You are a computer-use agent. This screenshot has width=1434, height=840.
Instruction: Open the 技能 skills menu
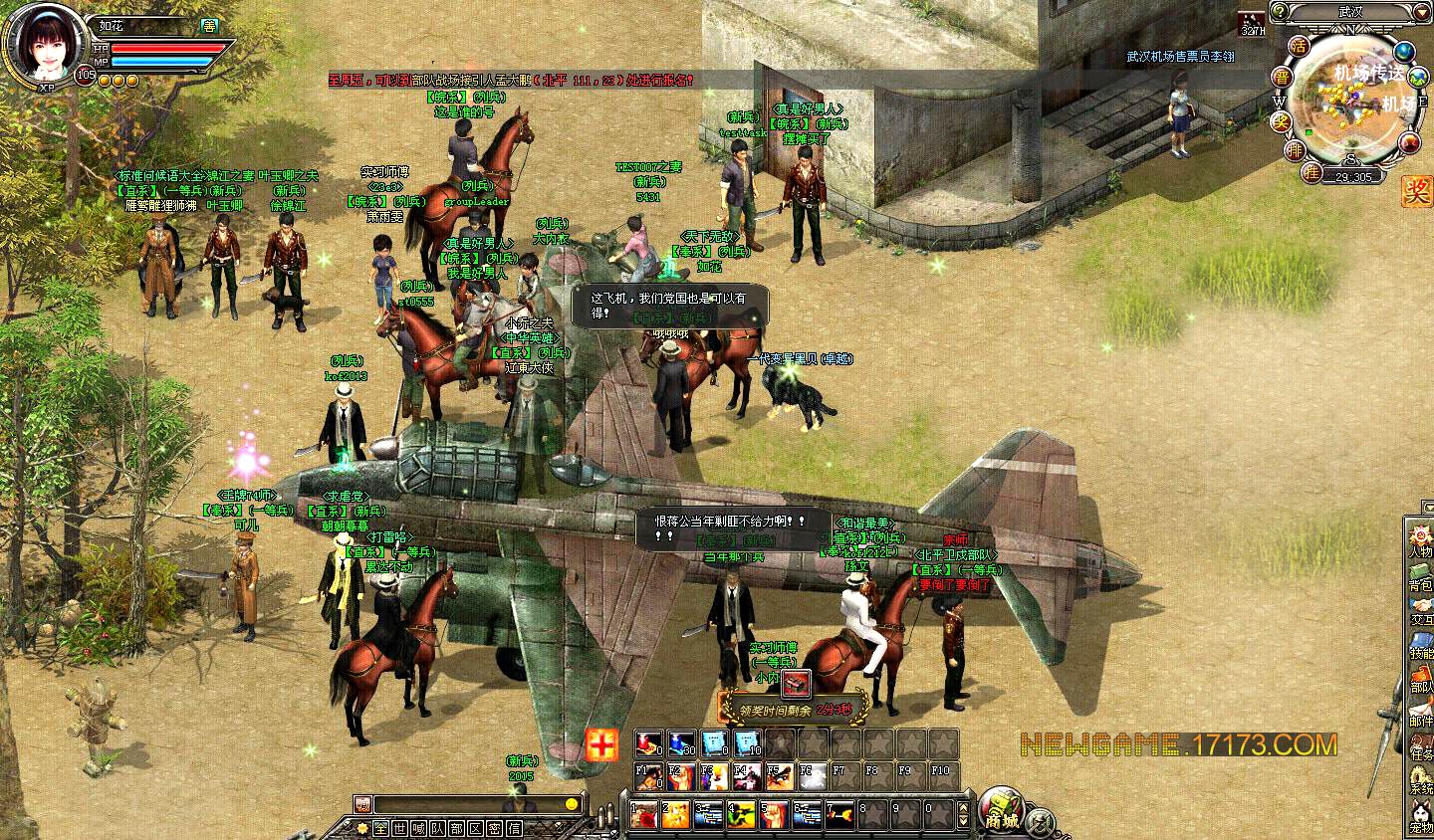[x=1420, y=646]
